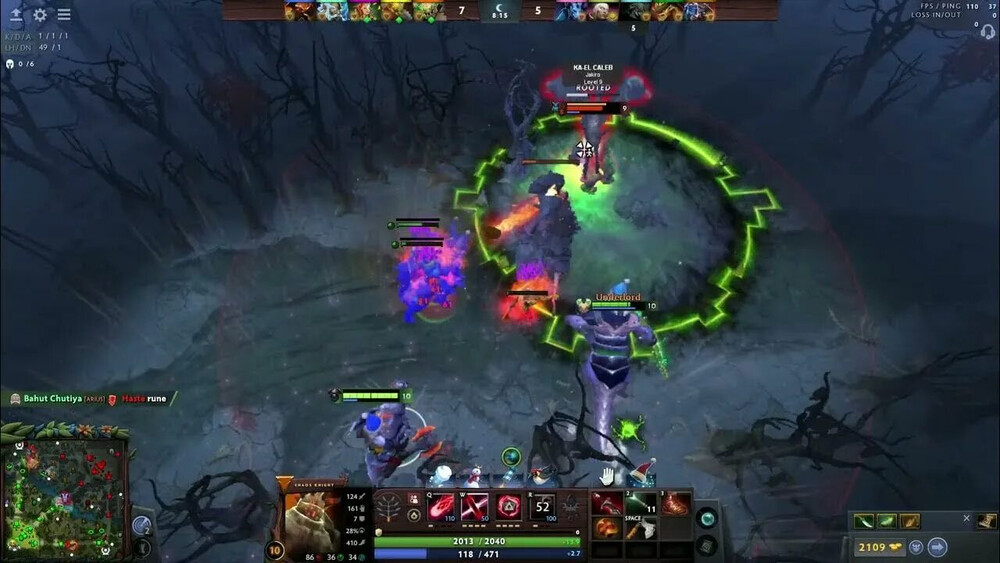
Task: Select the Chaos Knight hero portrait
Action: coord(312,518)
